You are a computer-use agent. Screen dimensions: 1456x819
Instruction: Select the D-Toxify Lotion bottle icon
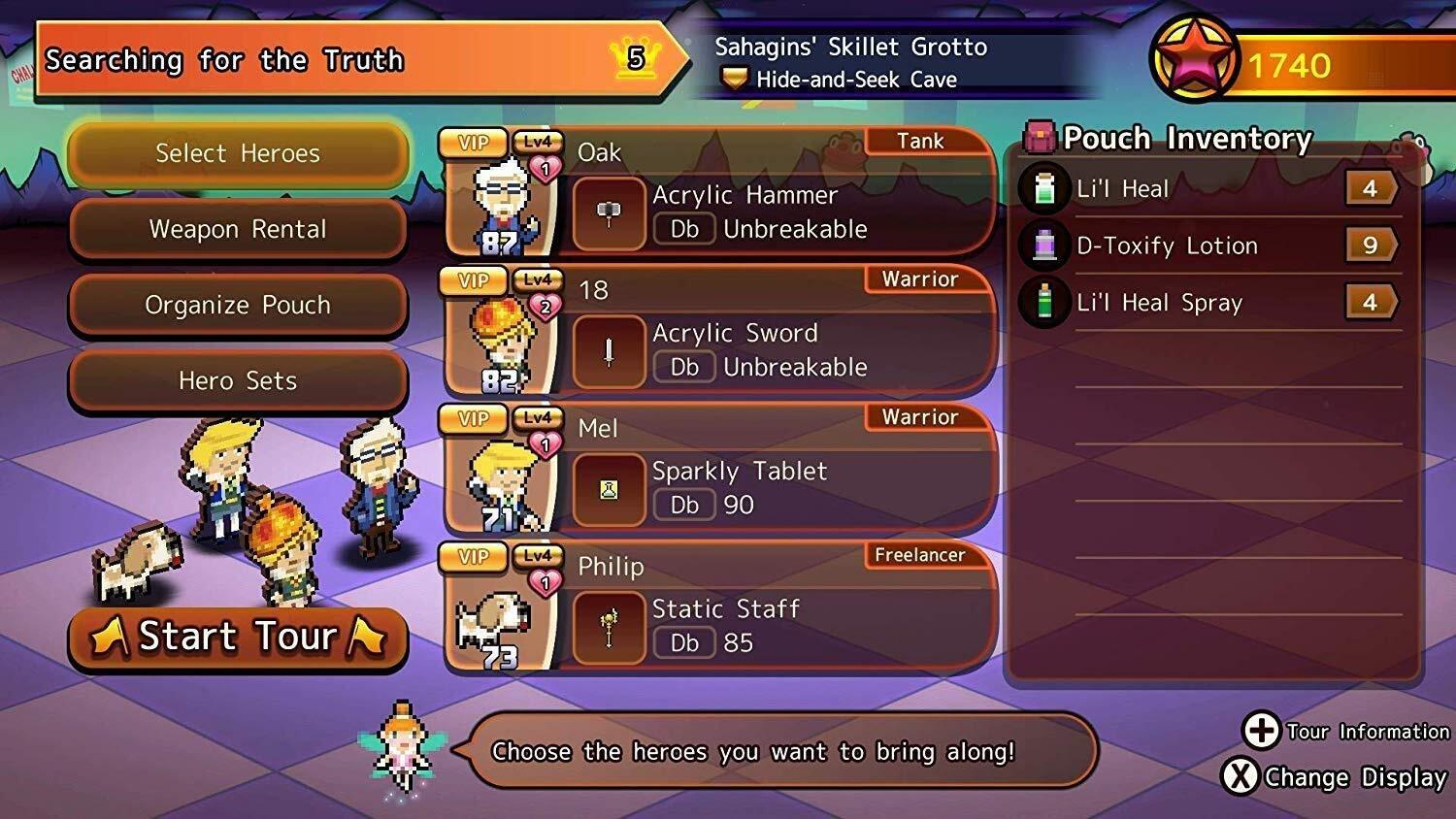[1044, 246]
